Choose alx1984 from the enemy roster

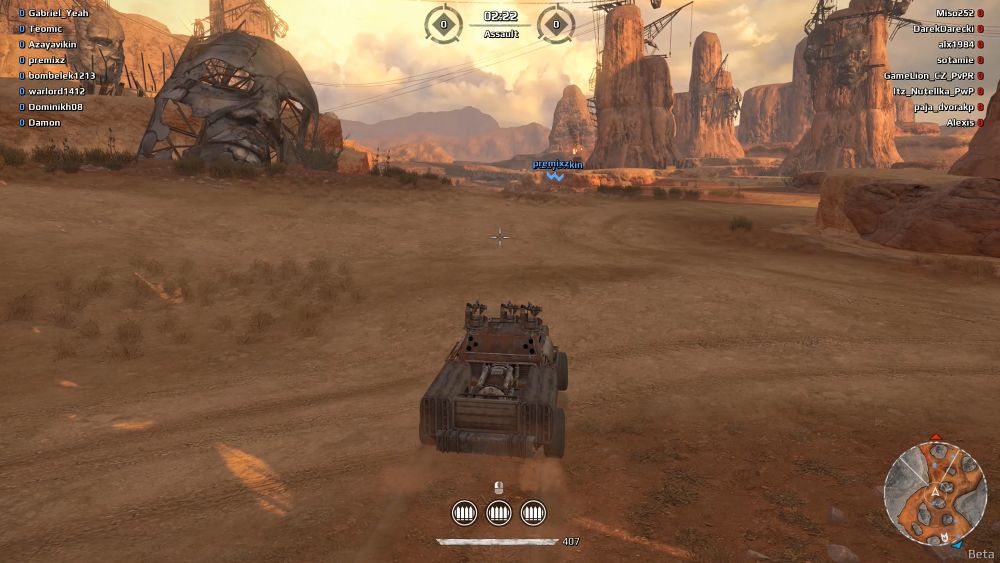pyautogui.click(x=955, y=45)
